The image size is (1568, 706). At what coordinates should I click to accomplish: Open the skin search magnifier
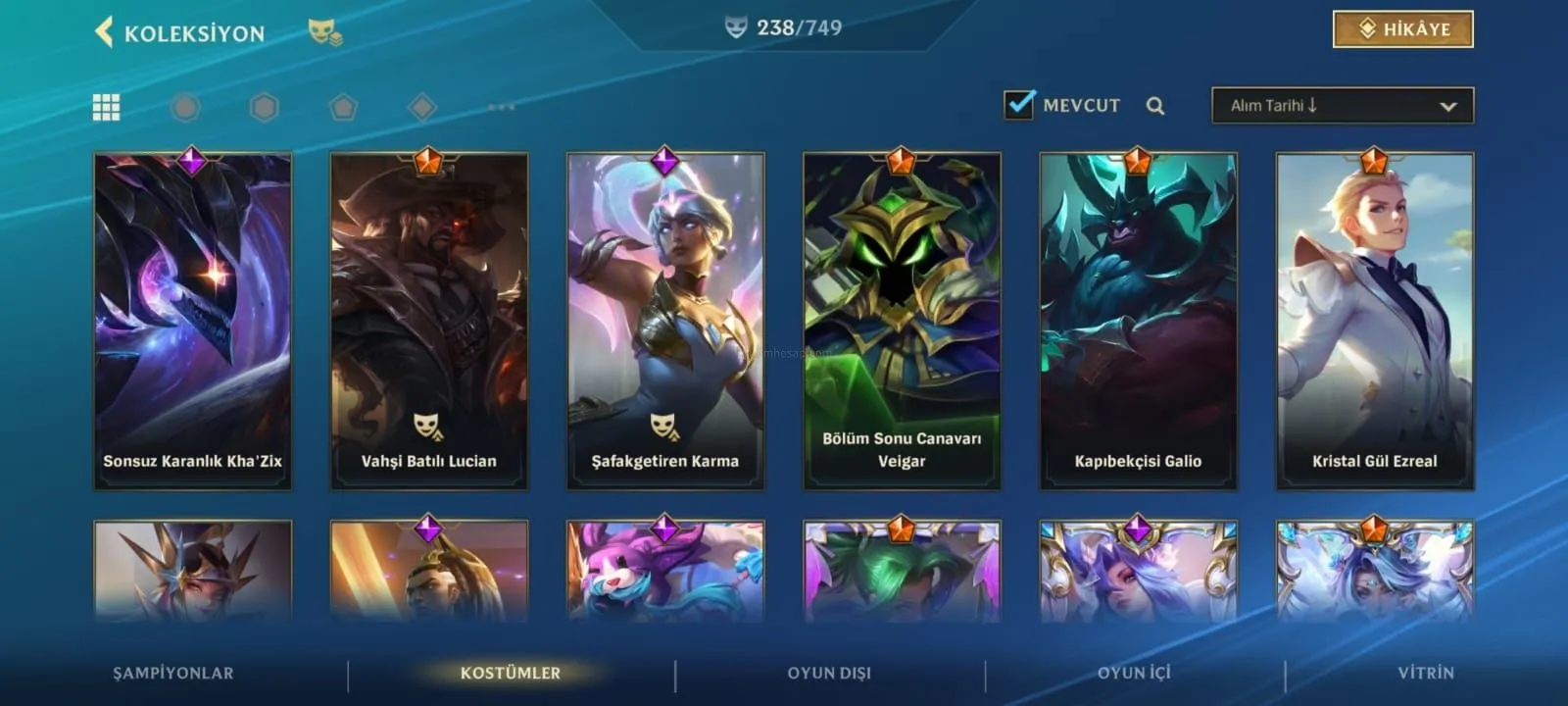[1155, 106]
